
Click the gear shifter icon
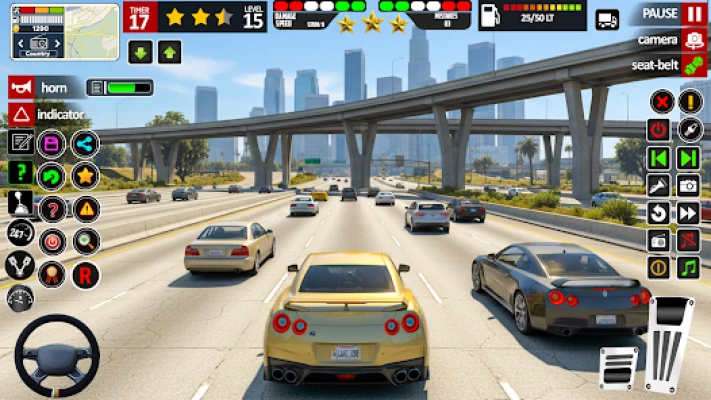[x=20, y=204]
